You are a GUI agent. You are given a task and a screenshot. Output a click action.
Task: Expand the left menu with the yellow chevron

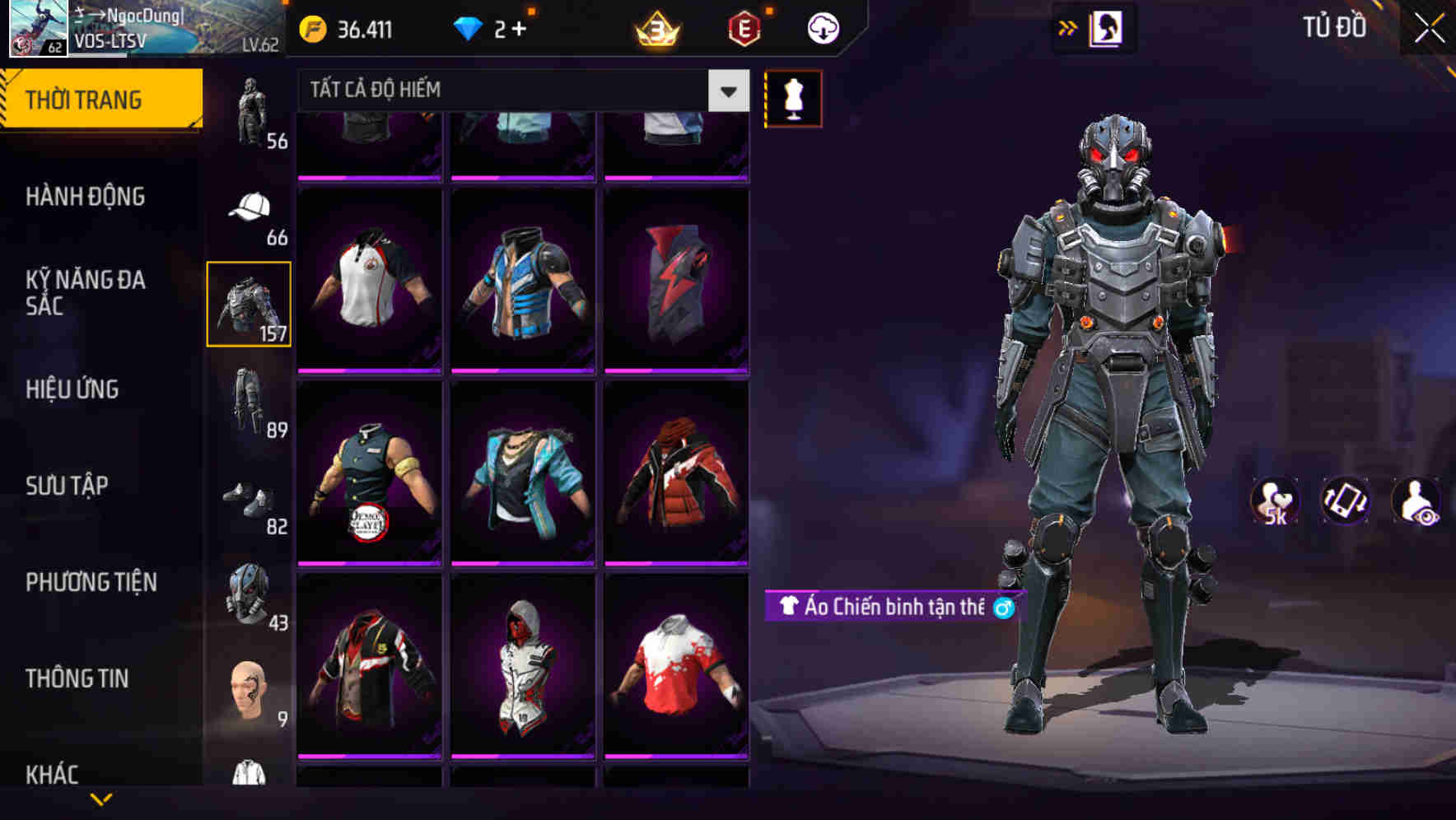click(99, 797)
